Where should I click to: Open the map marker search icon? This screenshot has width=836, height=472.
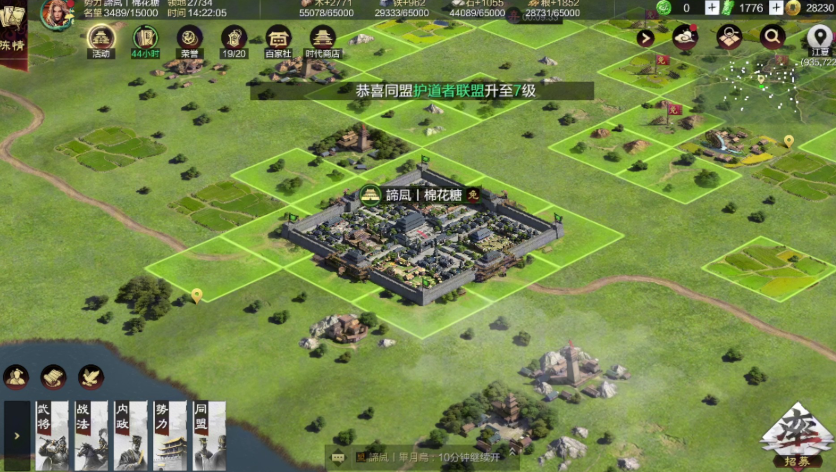click(x=729, y=38)
